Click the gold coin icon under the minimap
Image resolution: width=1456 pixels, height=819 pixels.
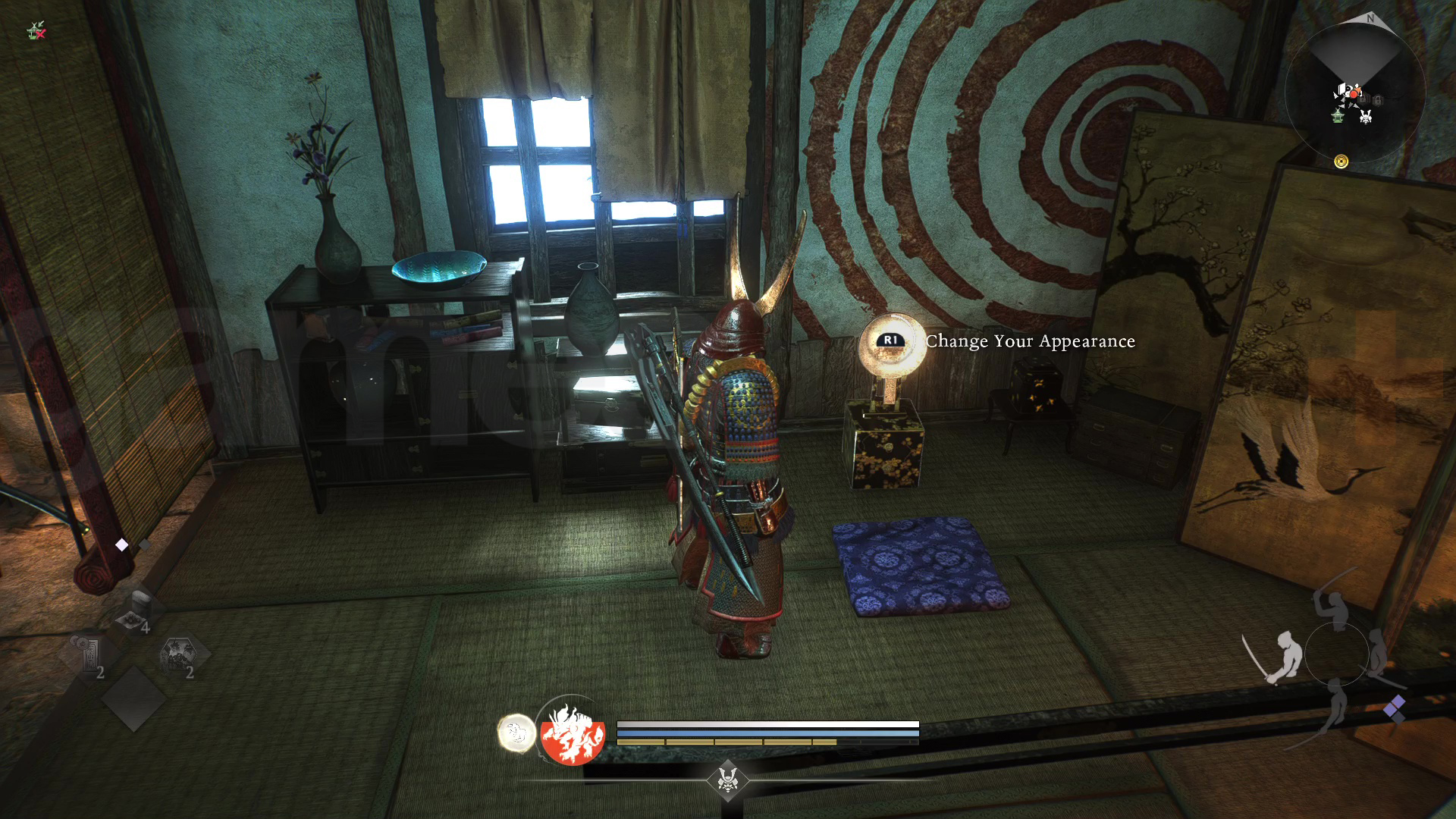[x=1341, y=161]
